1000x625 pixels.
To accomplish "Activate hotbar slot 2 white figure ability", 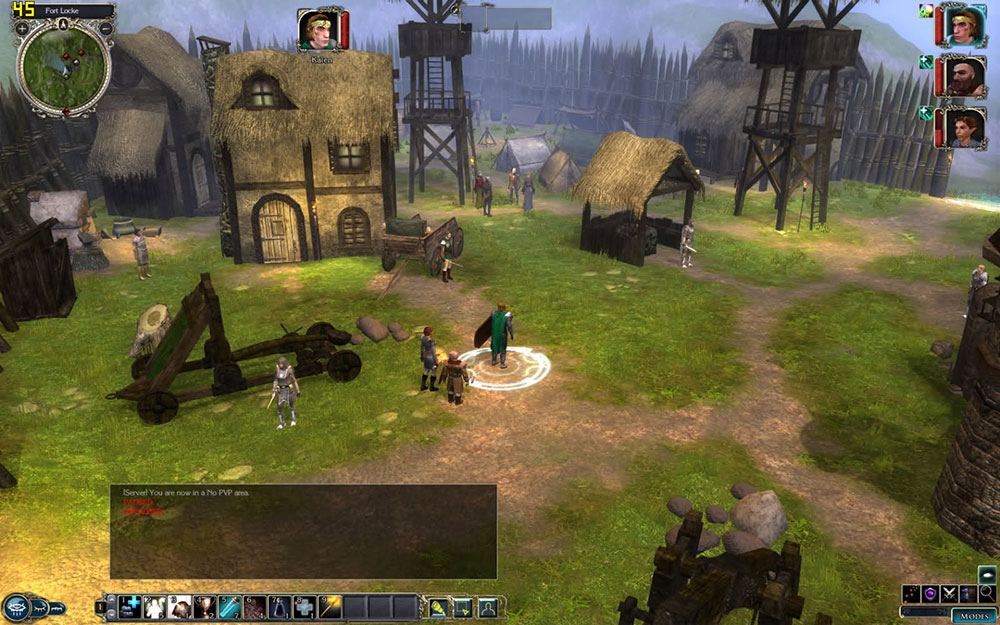I will pos(156,607).
